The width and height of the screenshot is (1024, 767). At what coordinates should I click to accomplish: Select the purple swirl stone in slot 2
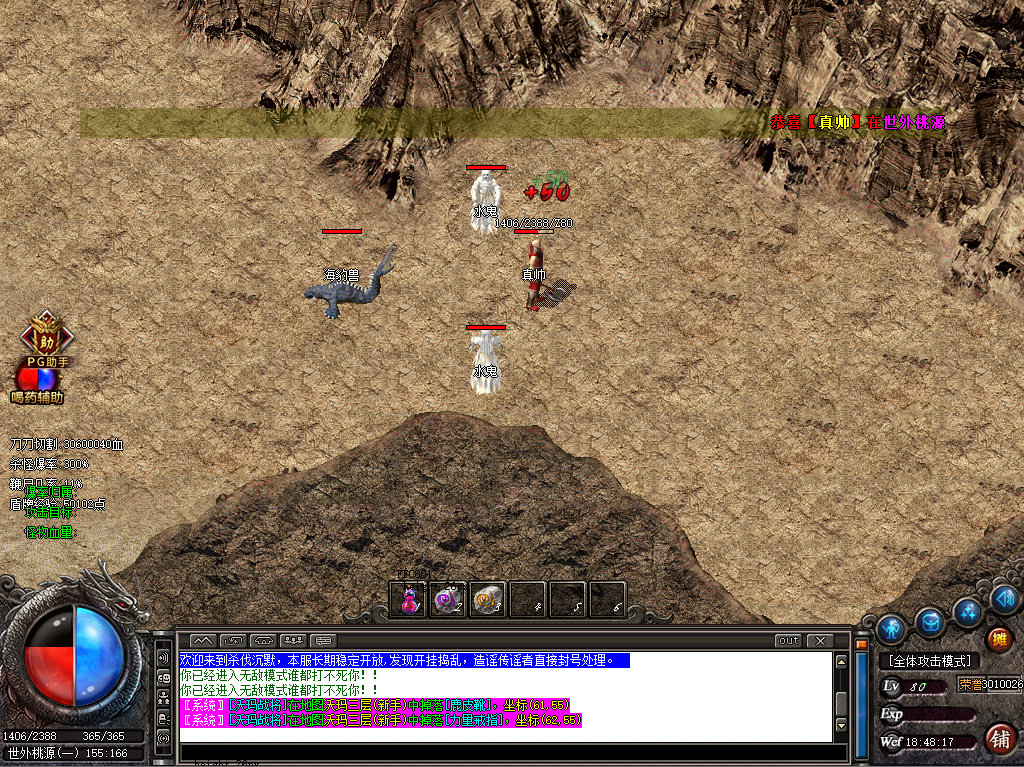448,600
